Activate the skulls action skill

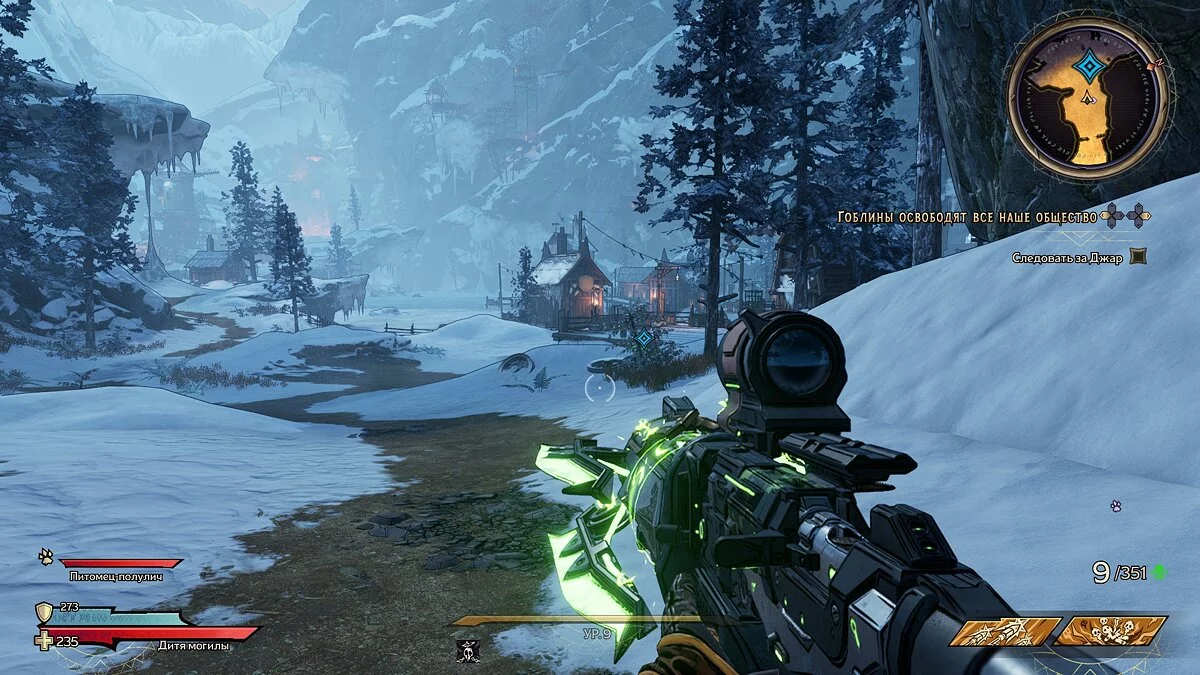point(1110,632)
